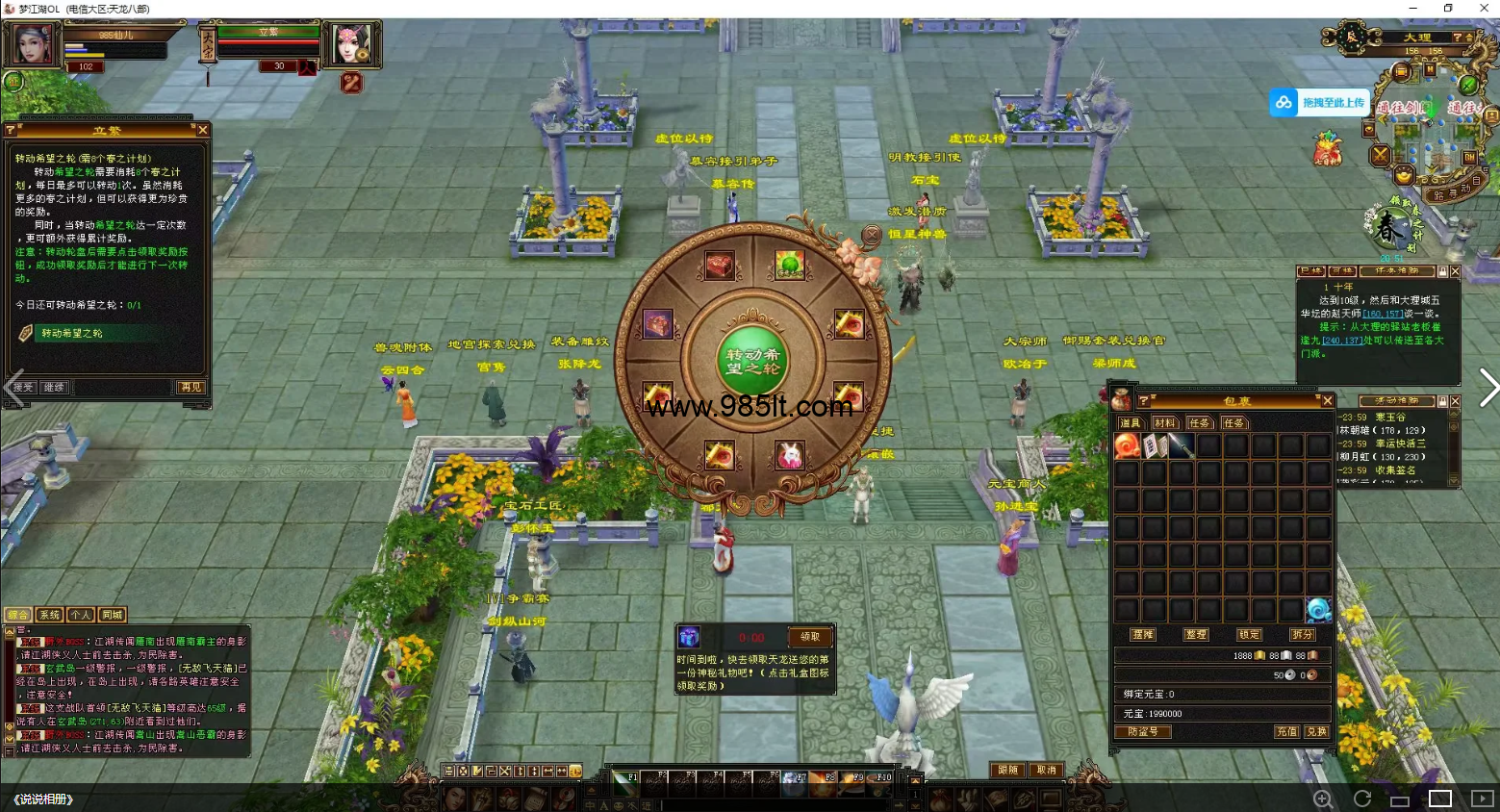Select the dagger item in the bag
Viewport: 1500px width, 812px height.
point(1181,445)
